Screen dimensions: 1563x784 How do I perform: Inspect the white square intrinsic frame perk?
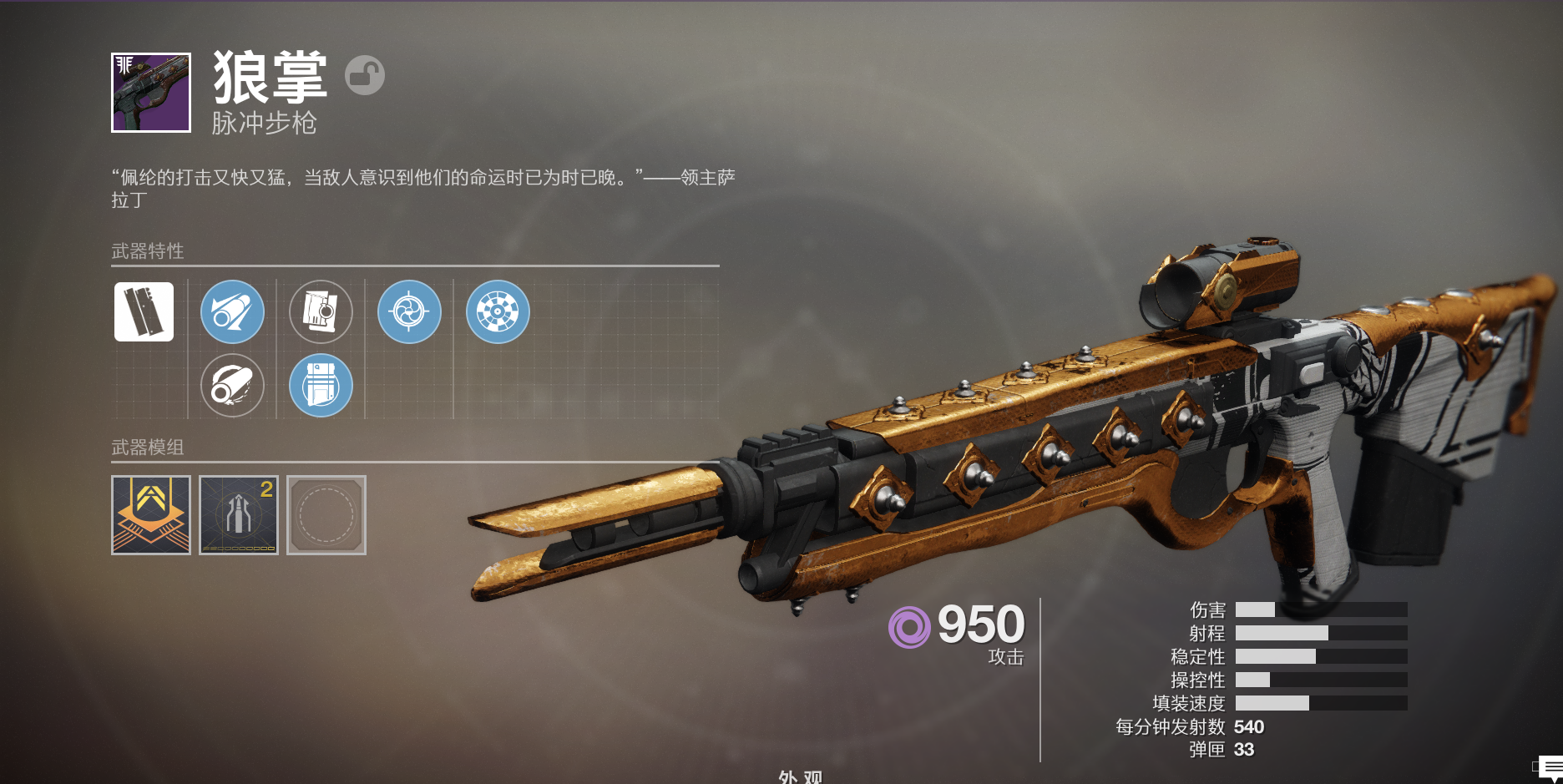[x=144, y=311]
